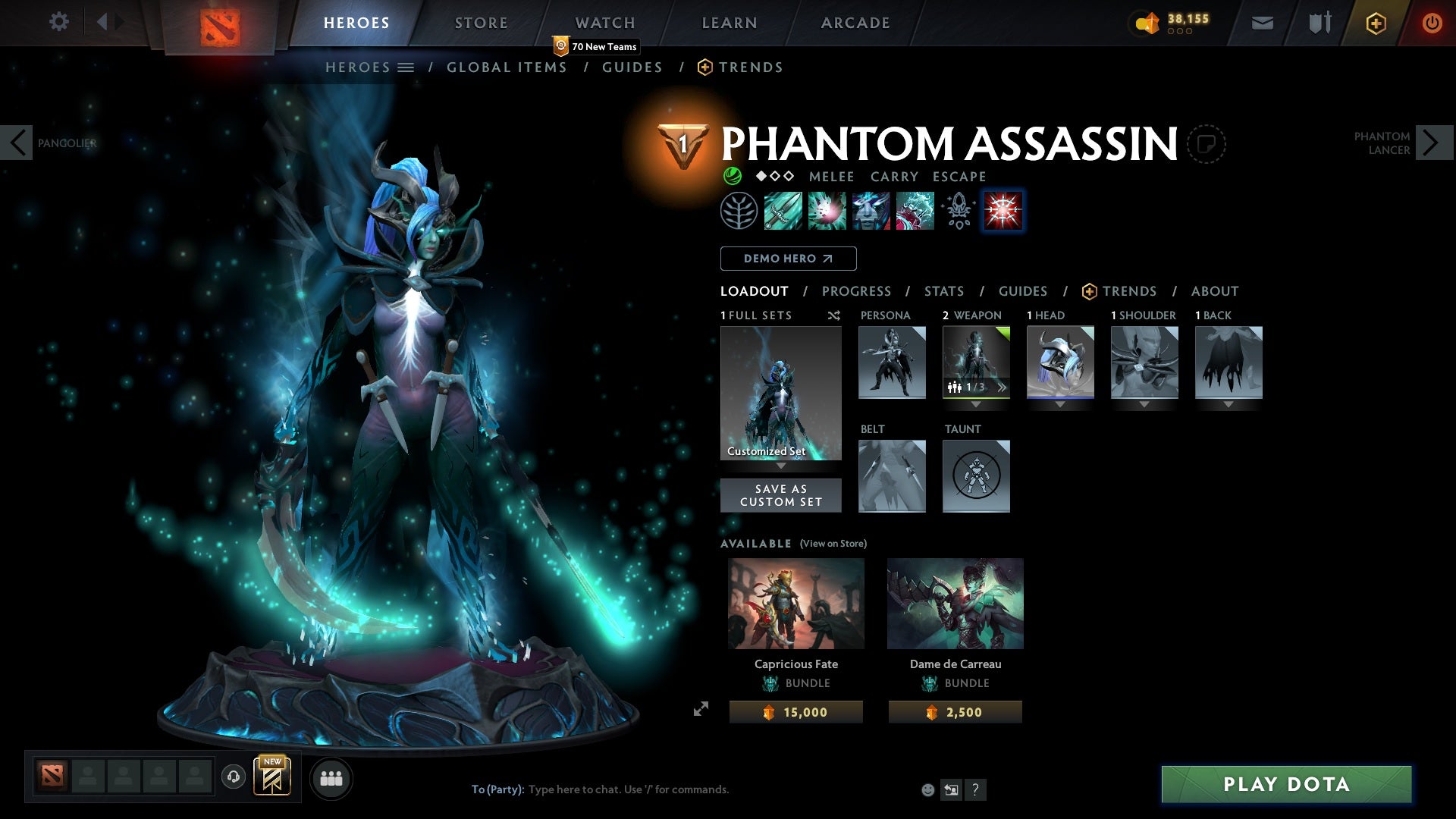Viewport: 1456px width, 819px height.
Task: Open the hamburger menu next to HEROES
Action: (406, 67)
